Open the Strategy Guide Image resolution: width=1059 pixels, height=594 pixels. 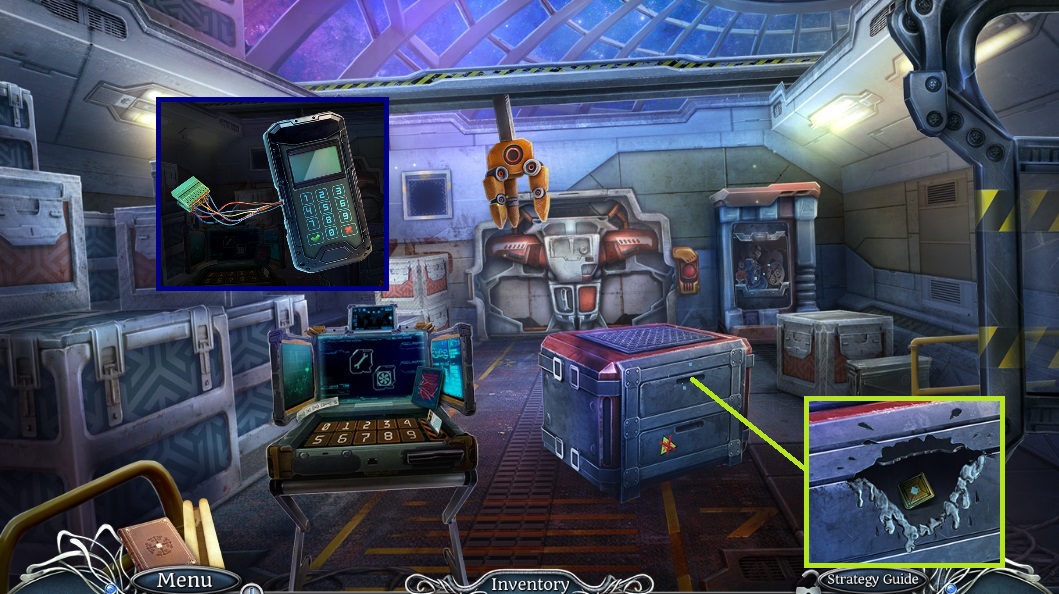tap(872, 579)
